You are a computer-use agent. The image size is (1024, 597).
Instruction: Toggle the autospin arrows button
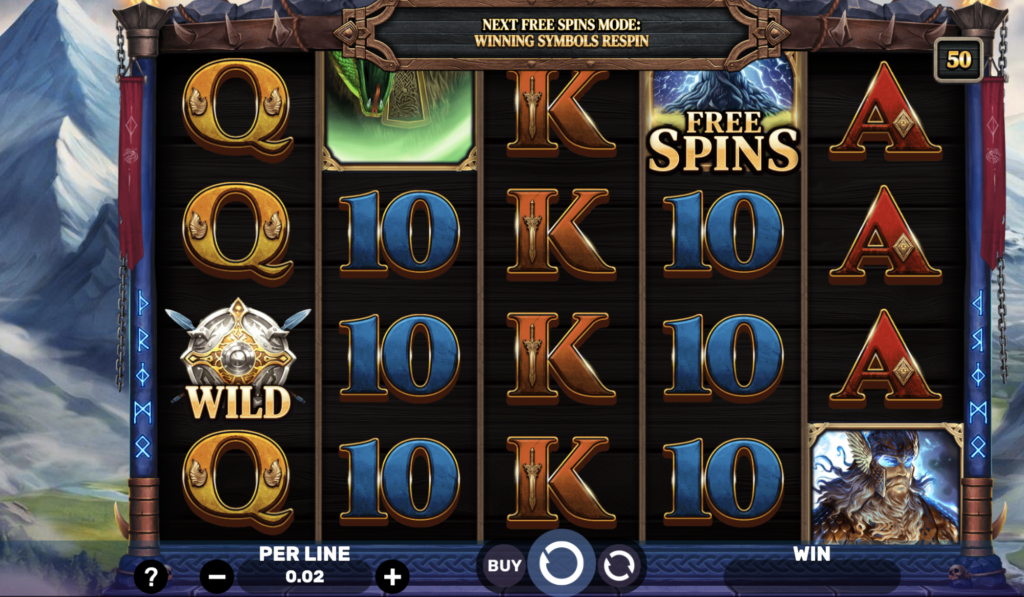point(620,566)
